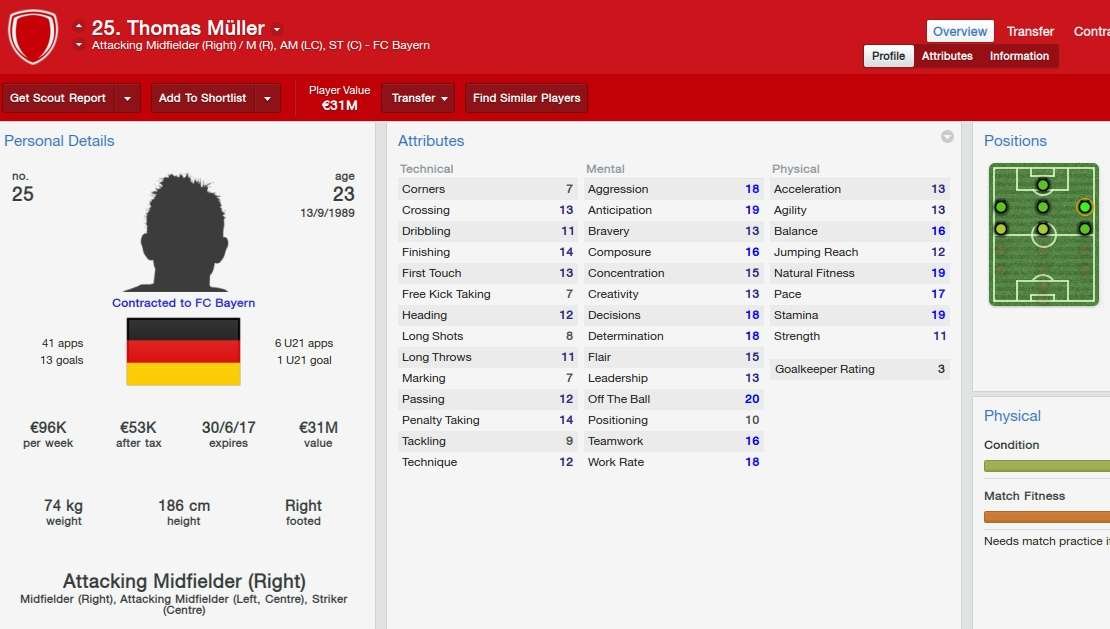The width and height of the screenshot is (1110, 629).
Task: Switch to the Information sub-tab
Action: pos(1019,56)
